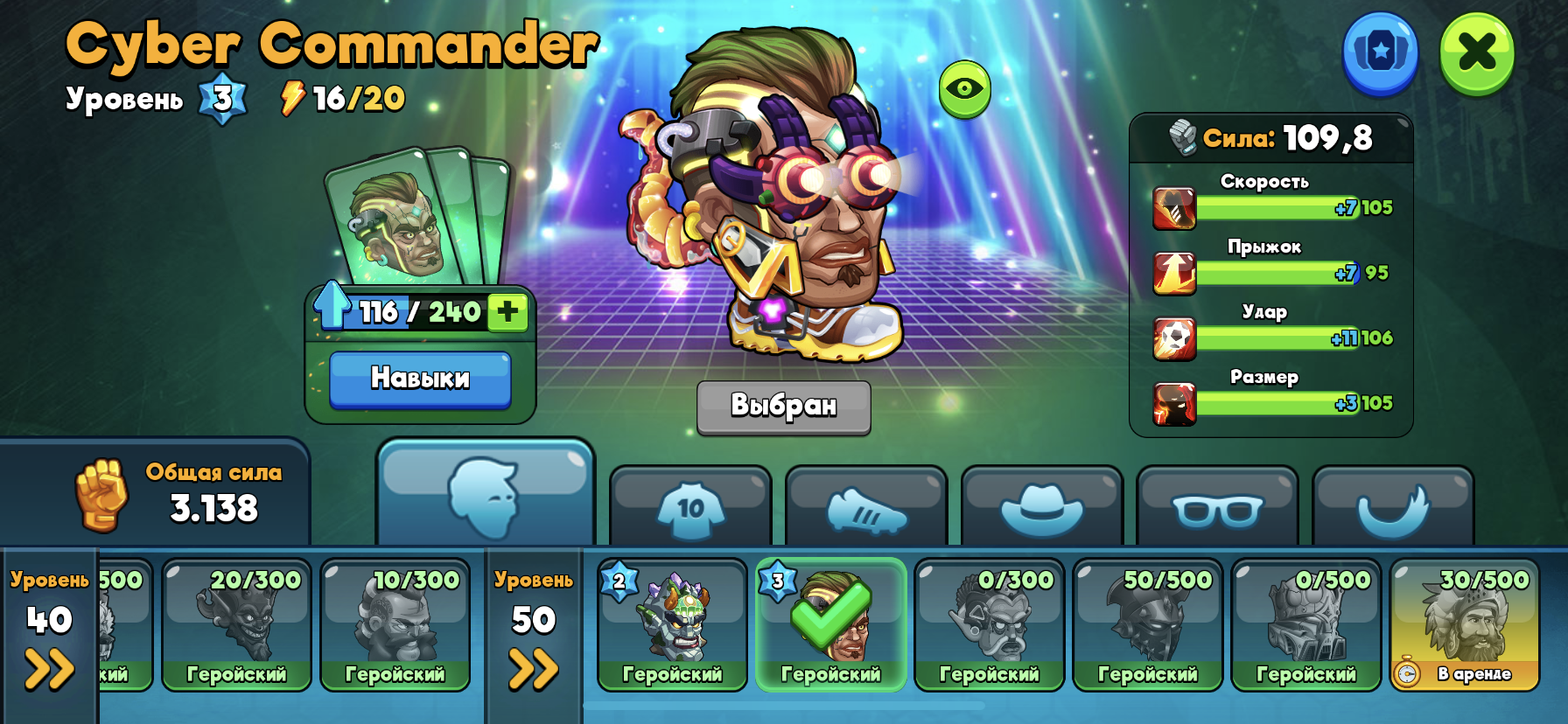The image size is (1568, 724).
Task: Choose the locked 20/300 heroic character
Action: (236, 624)
